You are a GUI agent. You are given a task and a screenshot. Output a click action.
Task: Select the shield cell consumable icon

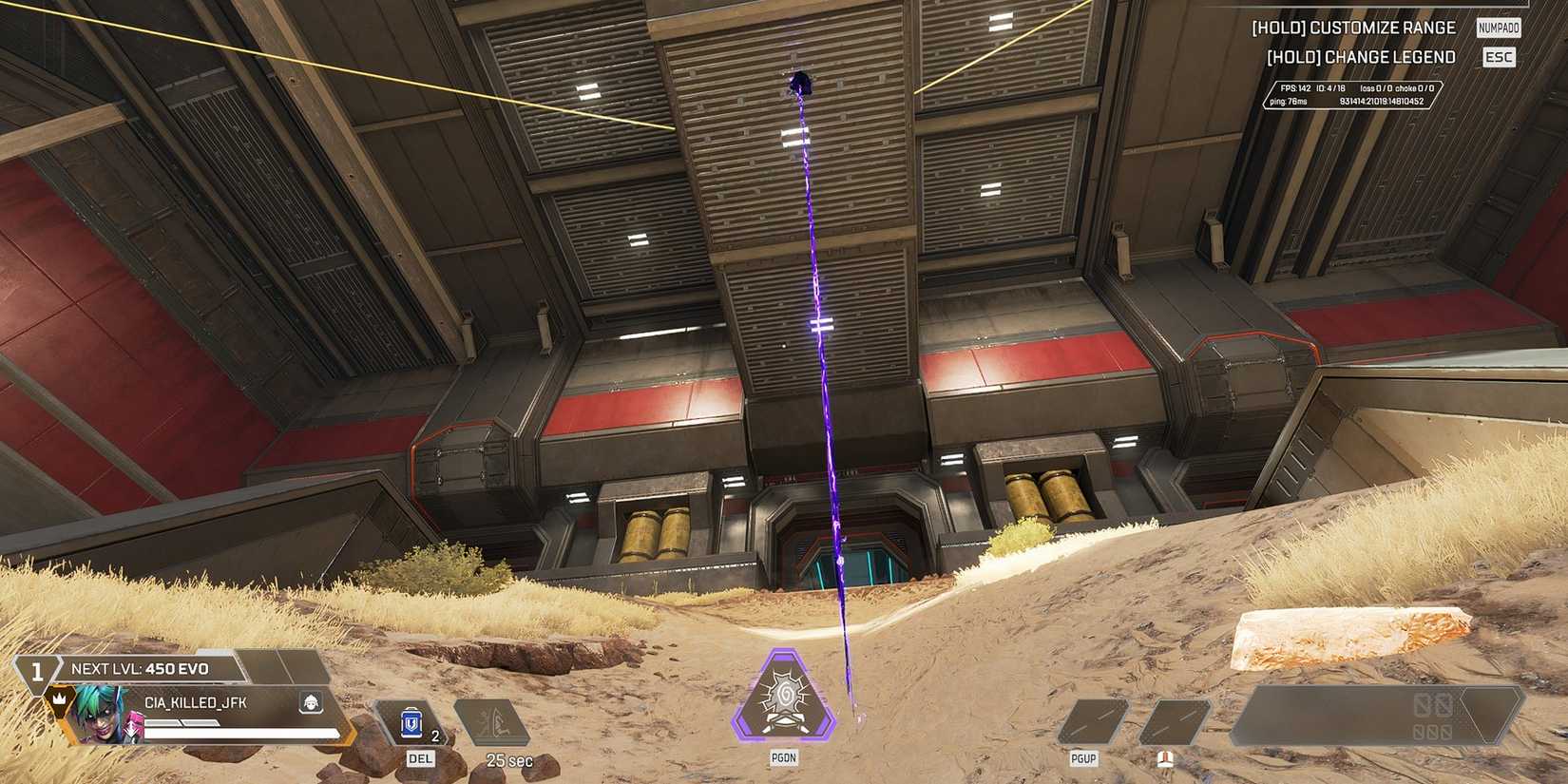pos(411,724)
